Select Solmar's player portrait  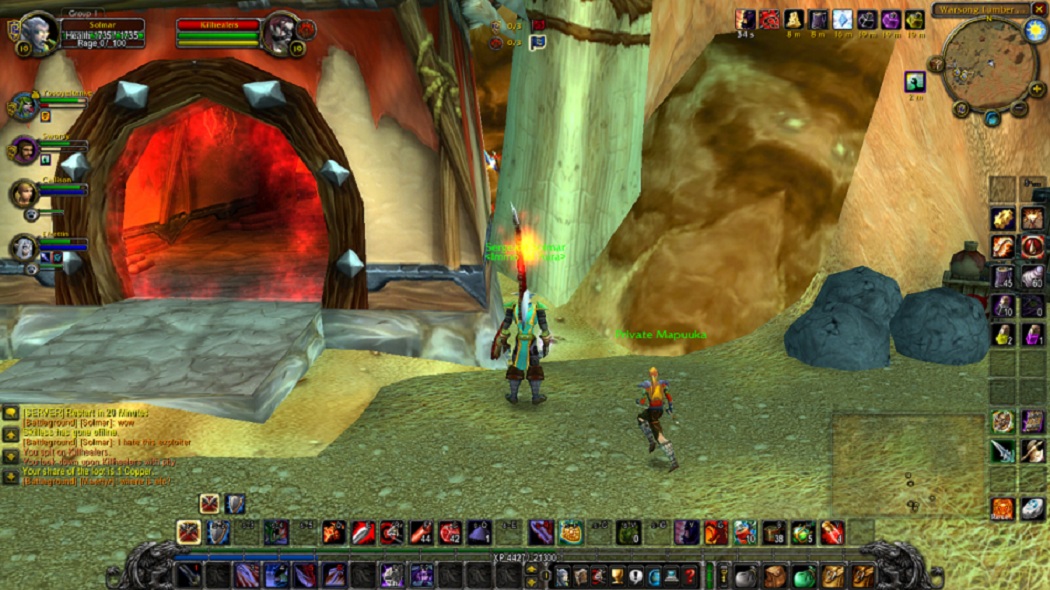[x=38, y=31]
